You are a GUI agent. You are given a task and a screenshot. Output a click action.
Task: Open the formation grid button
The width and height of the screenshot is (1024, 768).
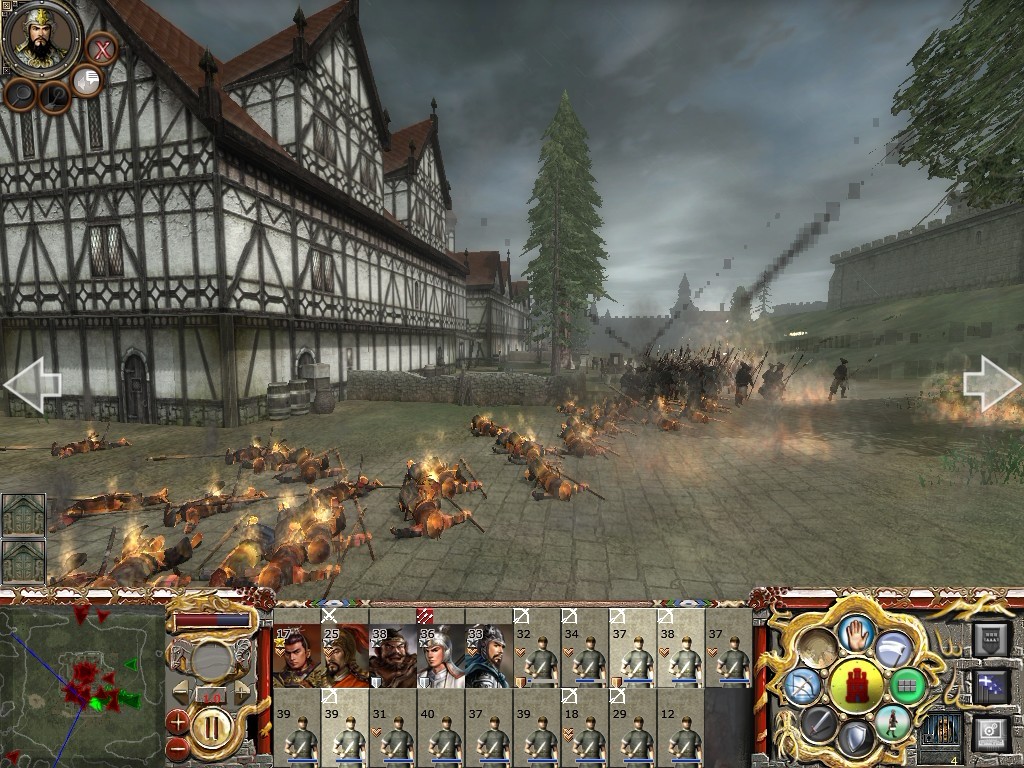[908, 686]
